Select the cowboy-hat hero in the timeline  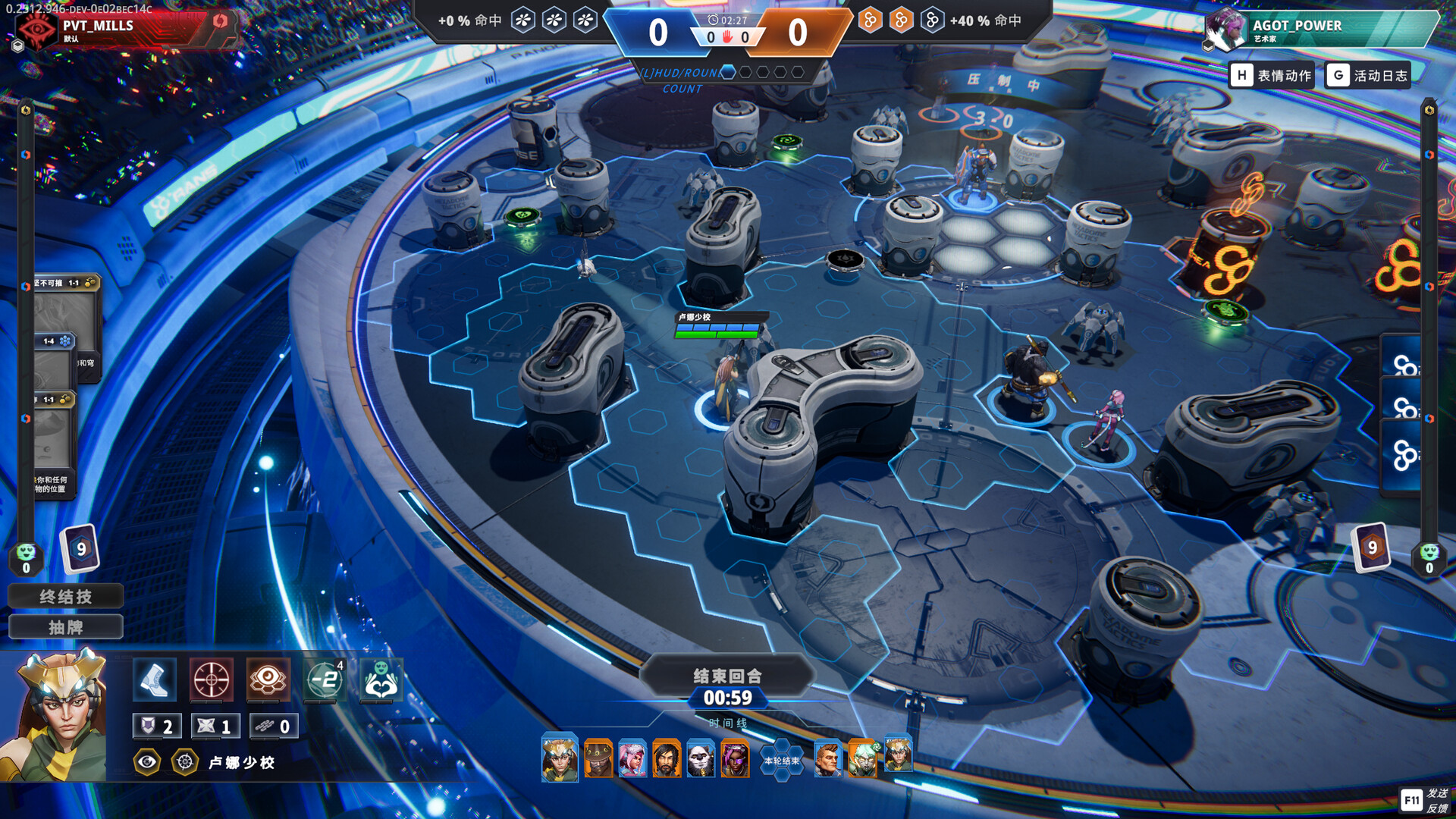(598, 758)
